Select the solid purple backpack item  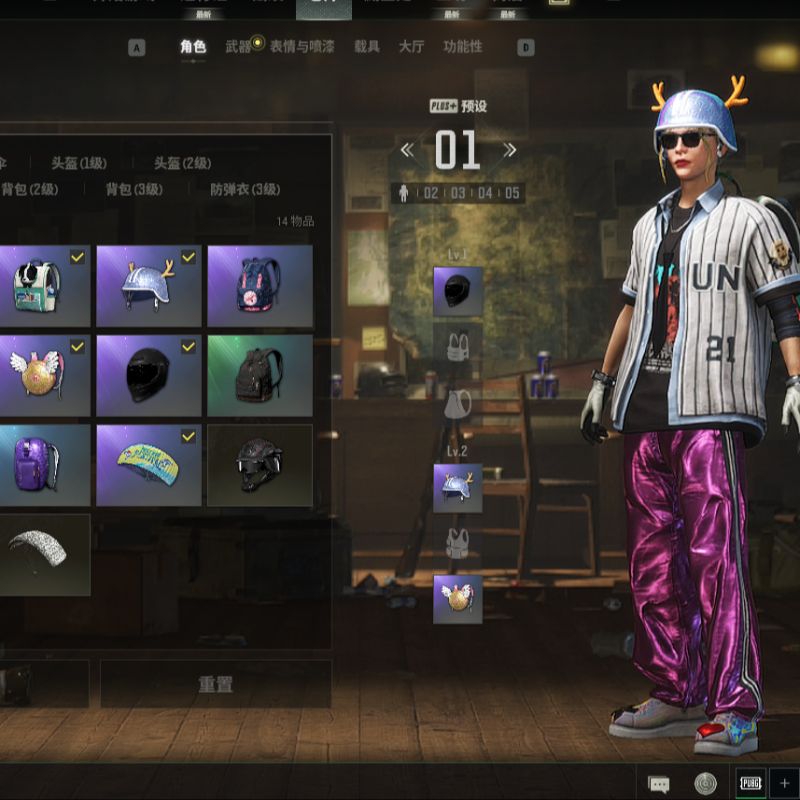pos(42,465)
